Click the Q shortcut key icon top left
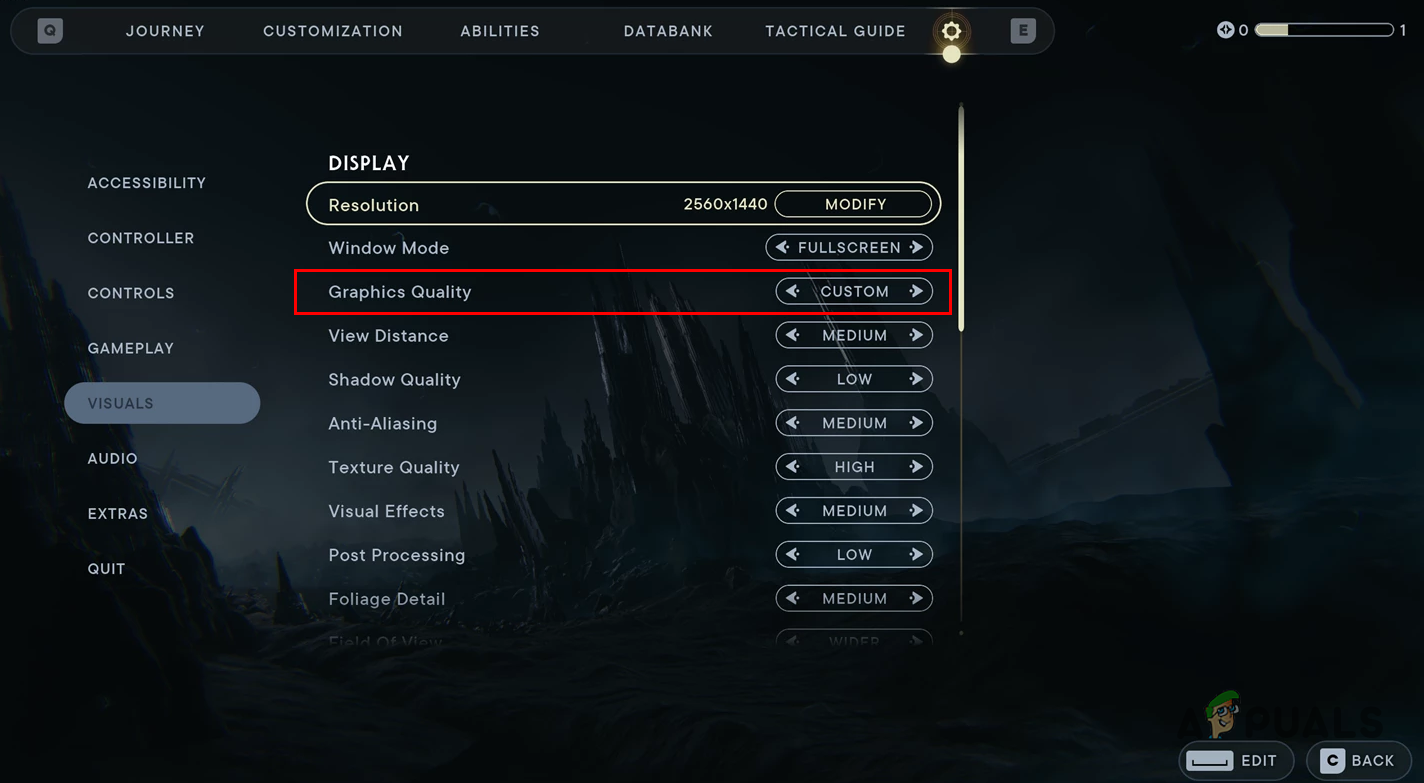The image size is (1424, 783). (48, 31)
